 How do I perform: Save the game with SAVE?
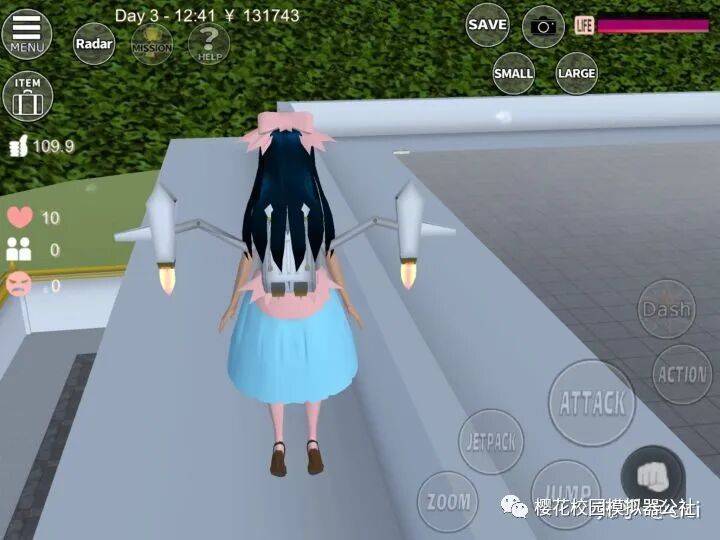click(487, 25)
